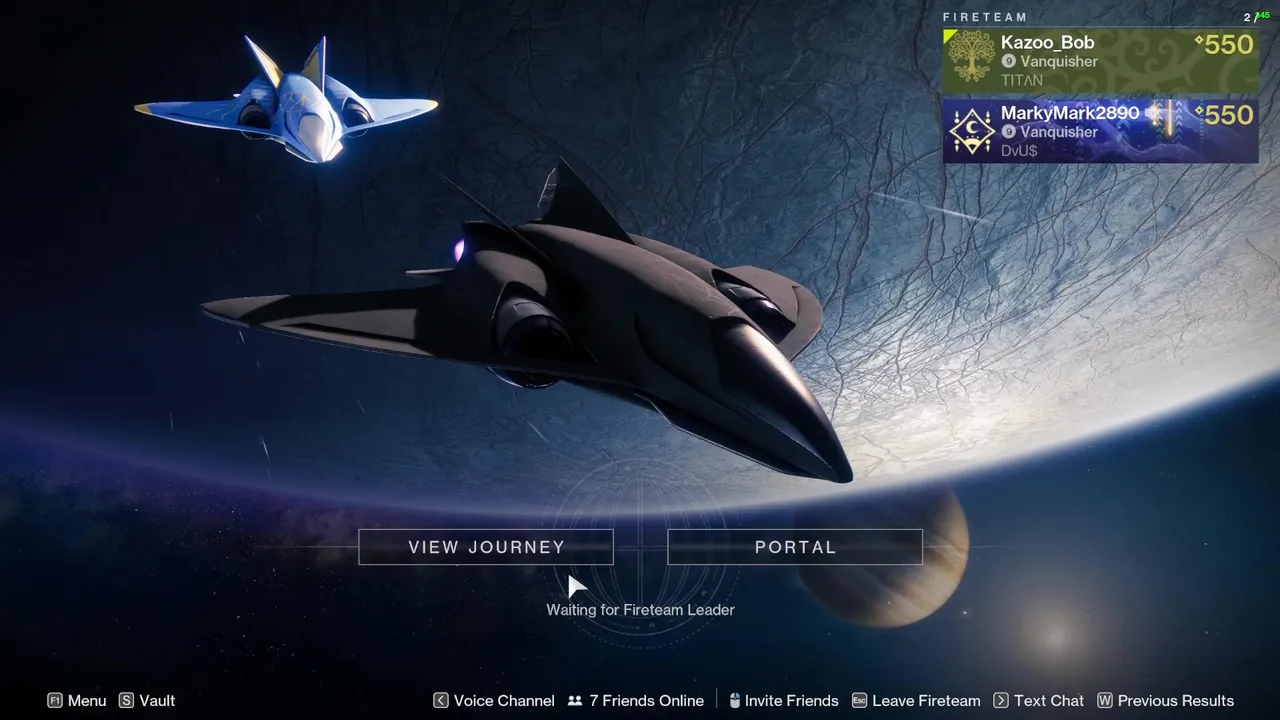Image resolution: width=1280 pixels, height=720 pixels.
Task: Open the Vault
Action: coord(147,701)
